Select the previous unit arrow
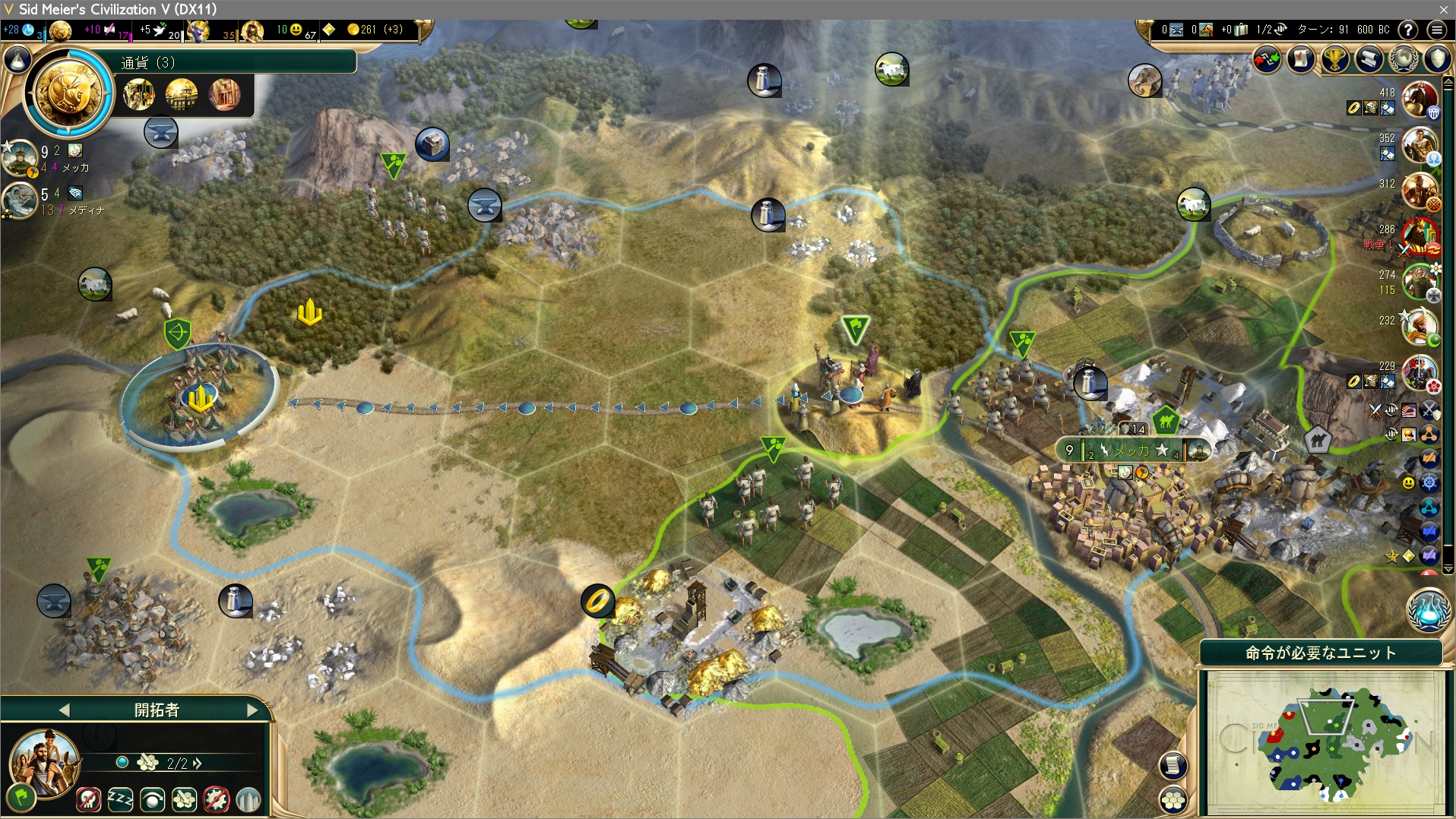Screen dimensions: 1456x819 coord(64,710)
